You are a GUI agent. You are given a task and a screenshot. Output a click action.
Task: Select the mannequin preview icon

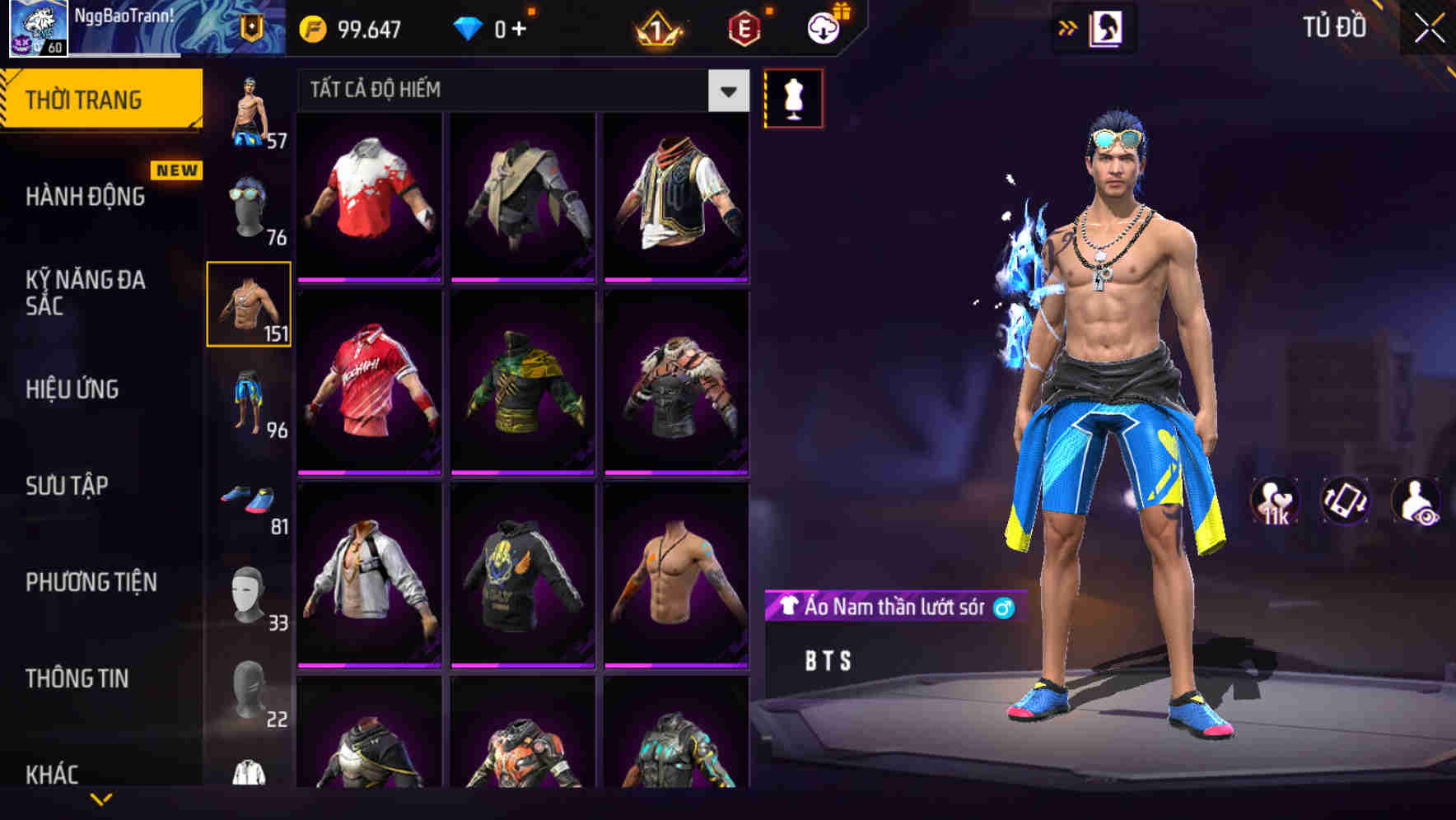[793, 96]
